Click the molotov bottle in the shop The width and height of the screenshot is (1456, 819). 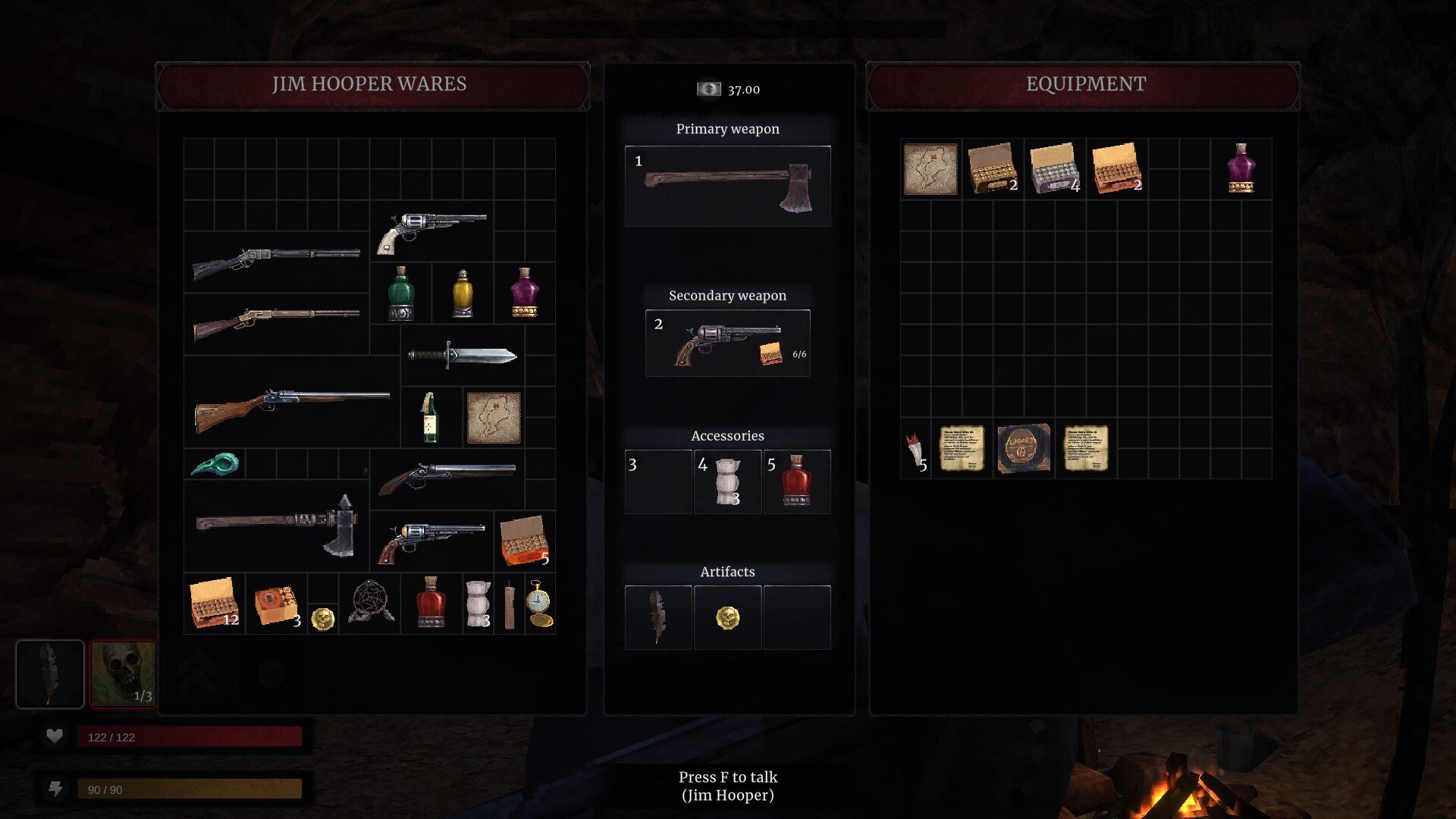pyautogui.click(x=430, y=417)
